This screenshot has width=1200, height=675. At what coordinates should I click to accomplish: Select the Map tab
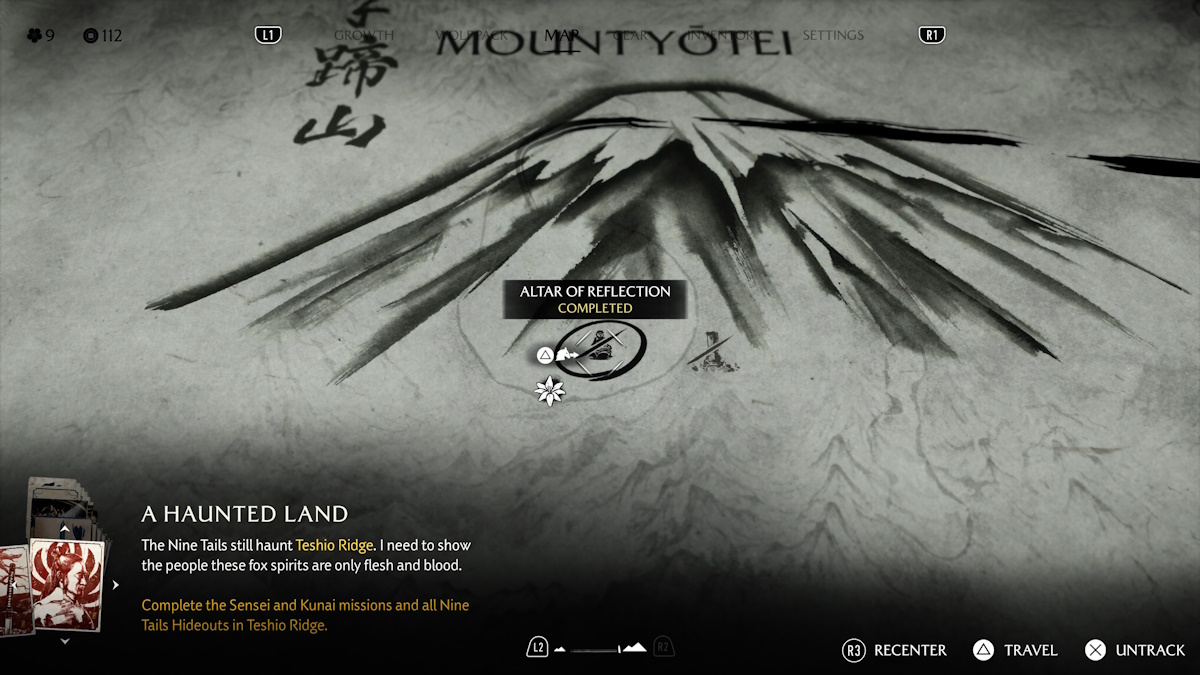(562, 35)
